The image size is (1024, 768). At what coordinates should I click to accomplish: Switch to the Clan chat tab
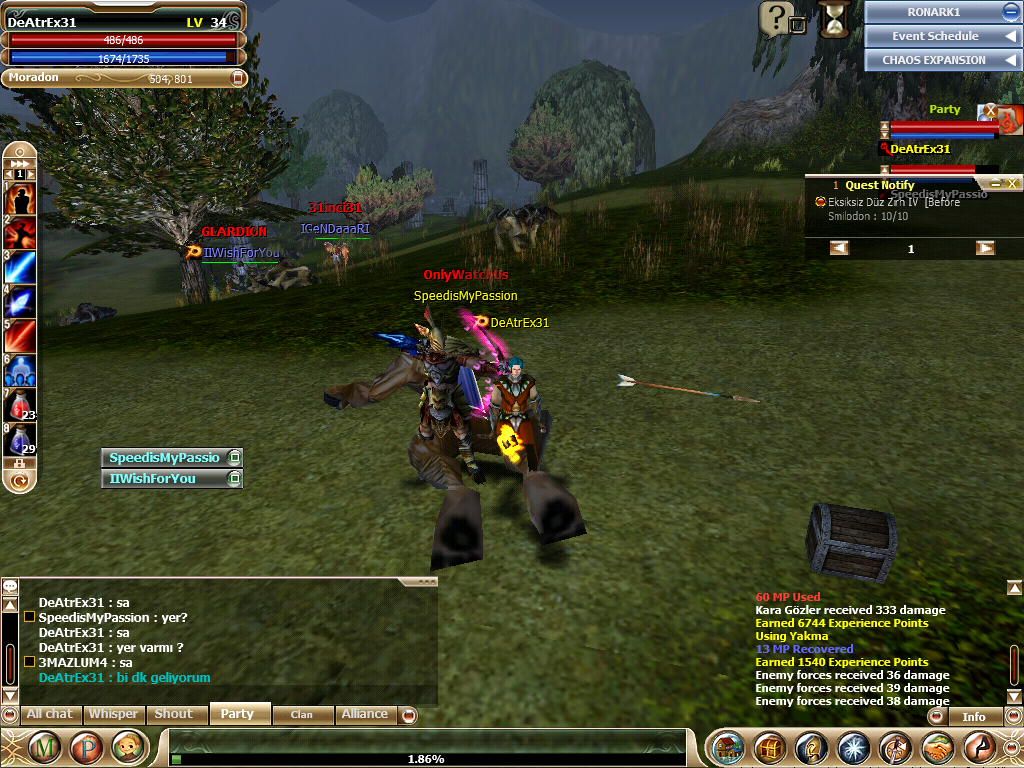[301, 714]
